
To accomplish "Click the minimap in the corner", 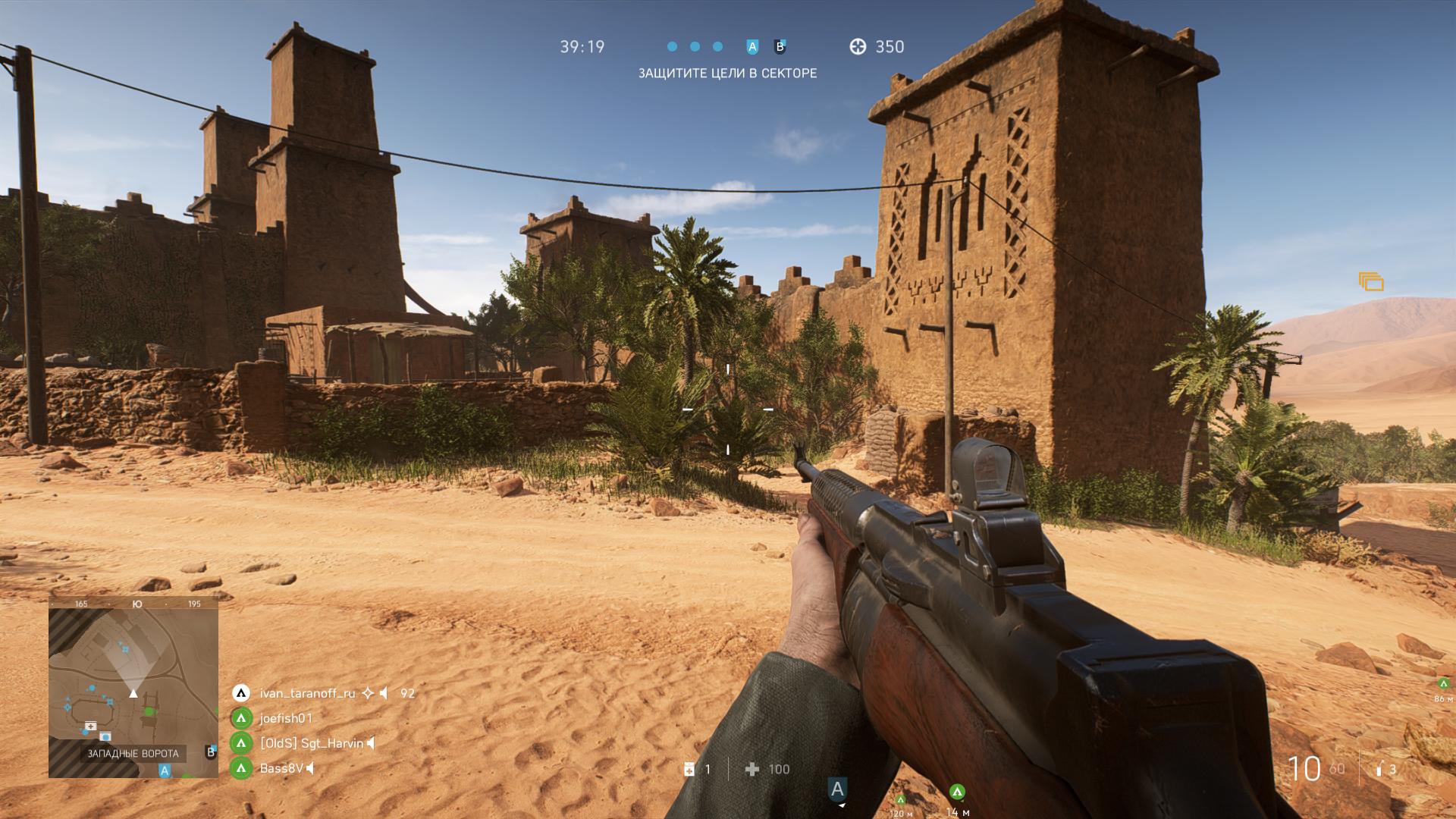I will coord(133,686).
